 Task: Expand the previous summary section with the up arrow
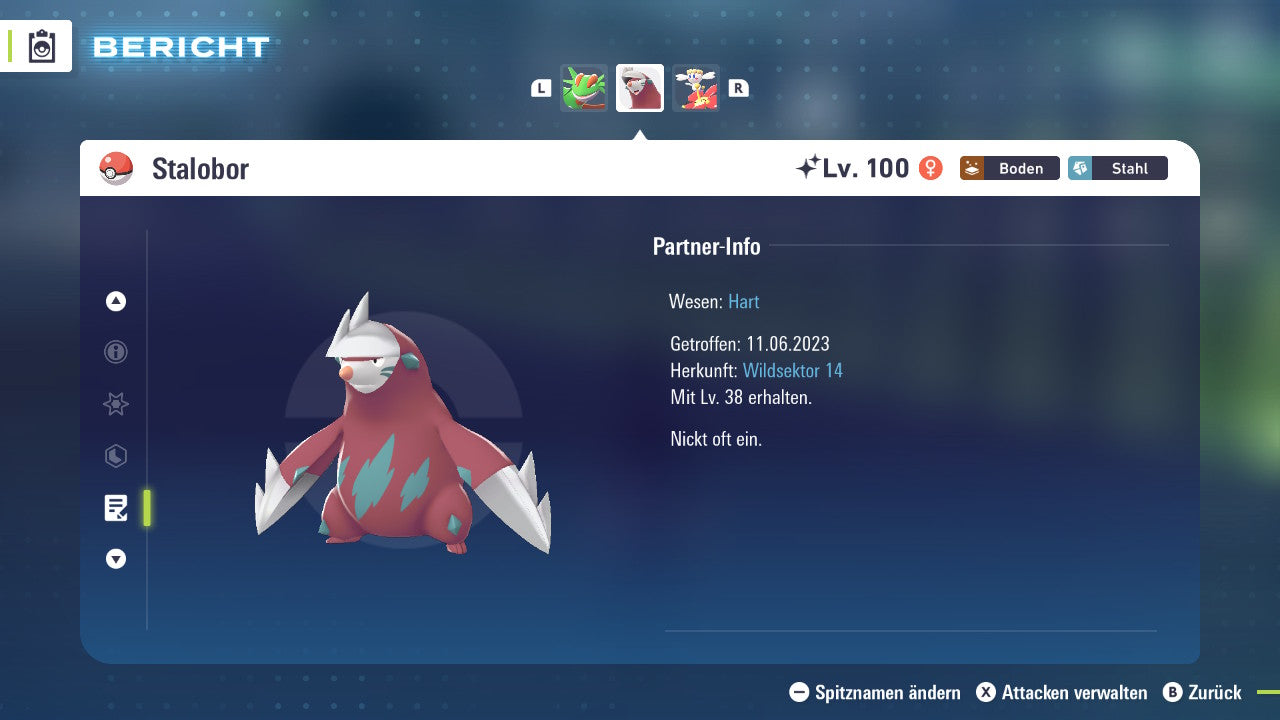(115, 300)
